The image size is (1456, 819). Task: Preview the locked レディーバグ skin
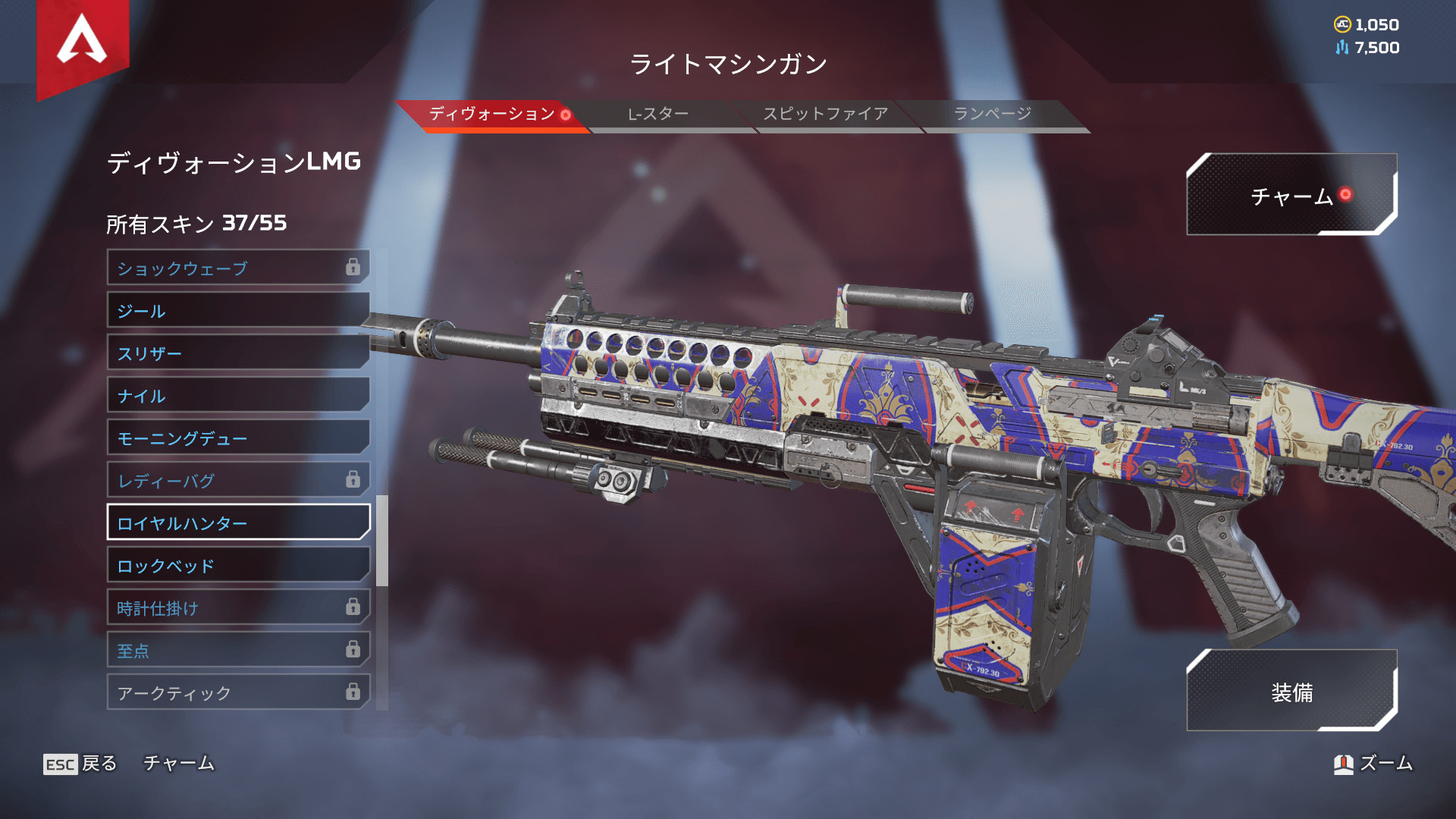(238, 480)
